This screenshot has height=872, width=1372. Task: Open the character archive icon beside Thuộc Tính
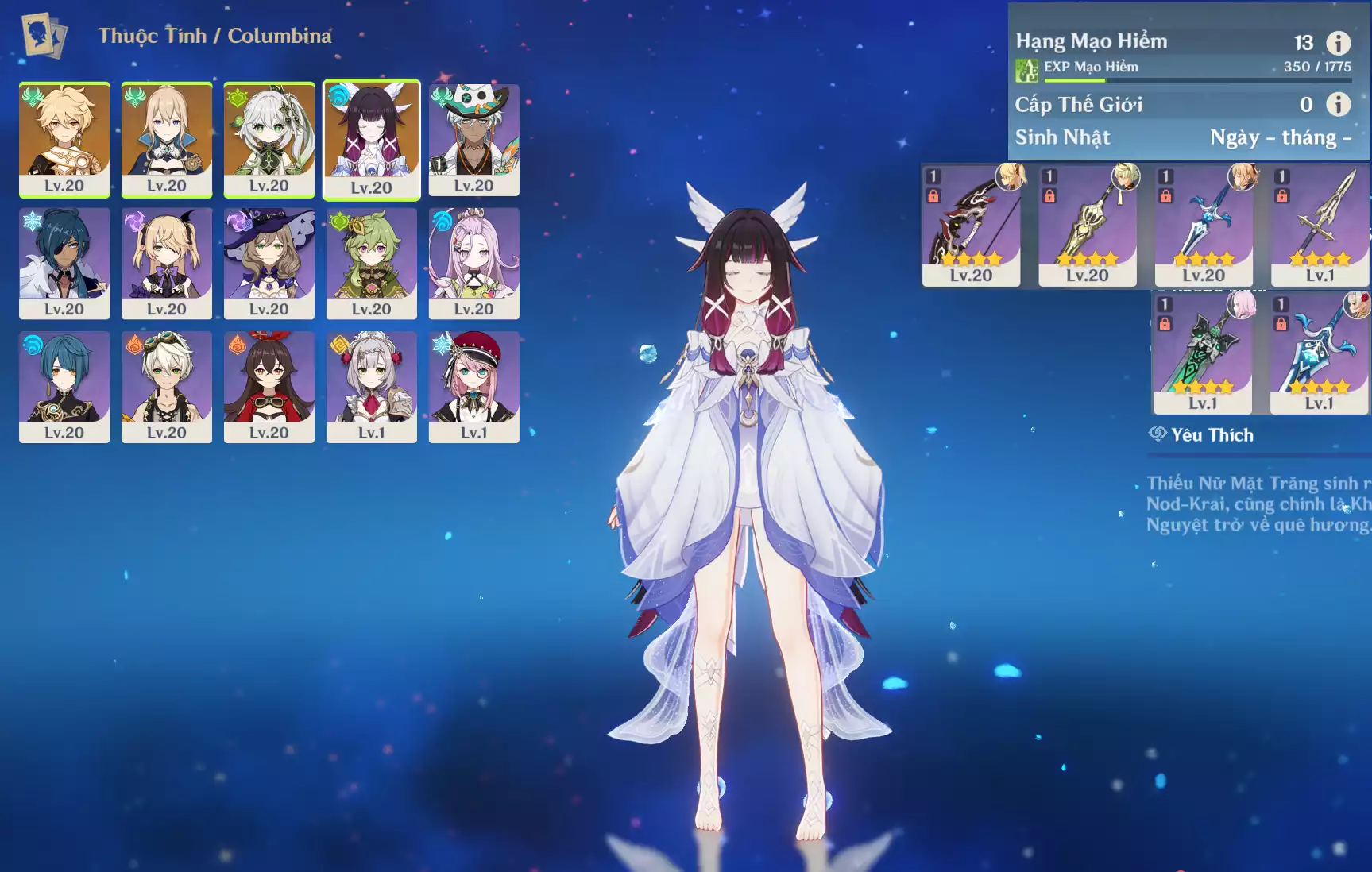pos(44,36)
